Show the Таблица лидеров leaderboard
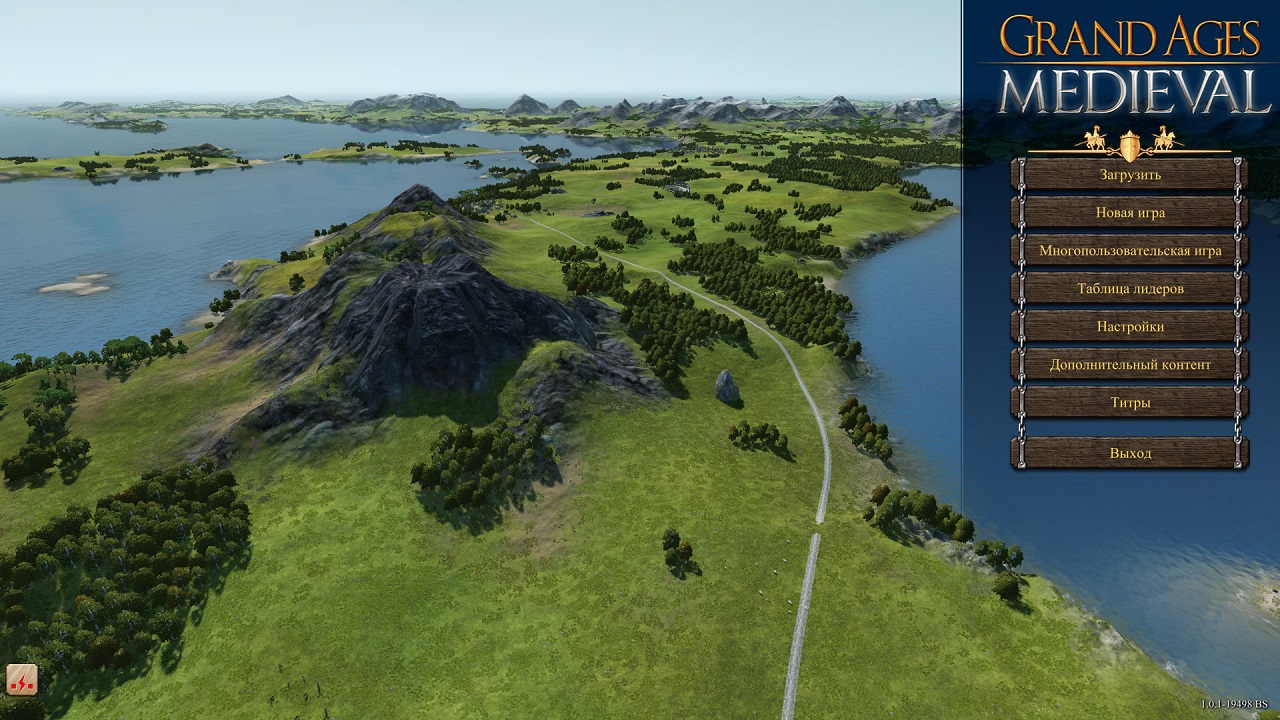 [x=1130, y=288]
